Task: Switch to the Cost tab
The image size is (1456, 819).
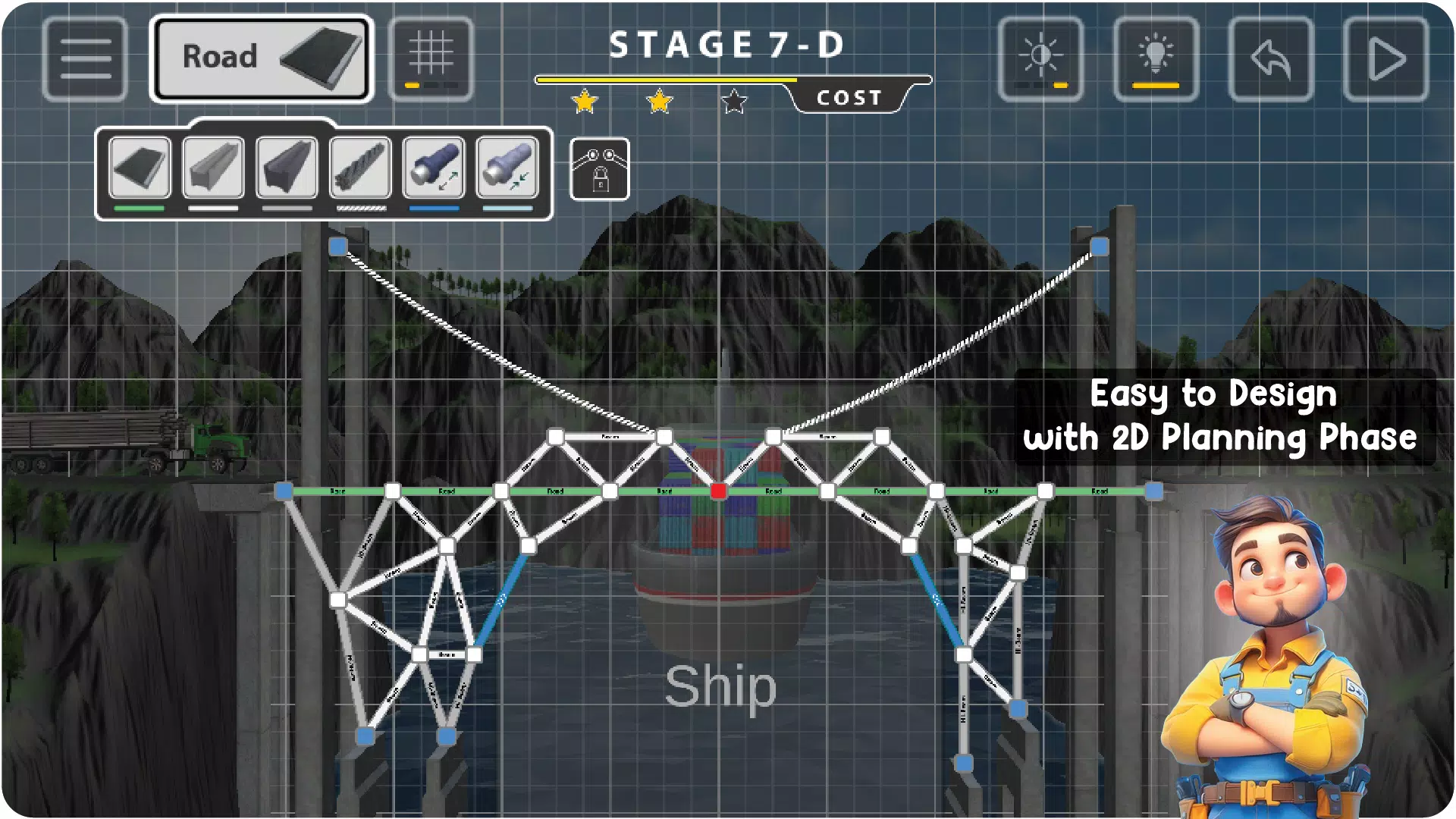Action: click(849, 96)
